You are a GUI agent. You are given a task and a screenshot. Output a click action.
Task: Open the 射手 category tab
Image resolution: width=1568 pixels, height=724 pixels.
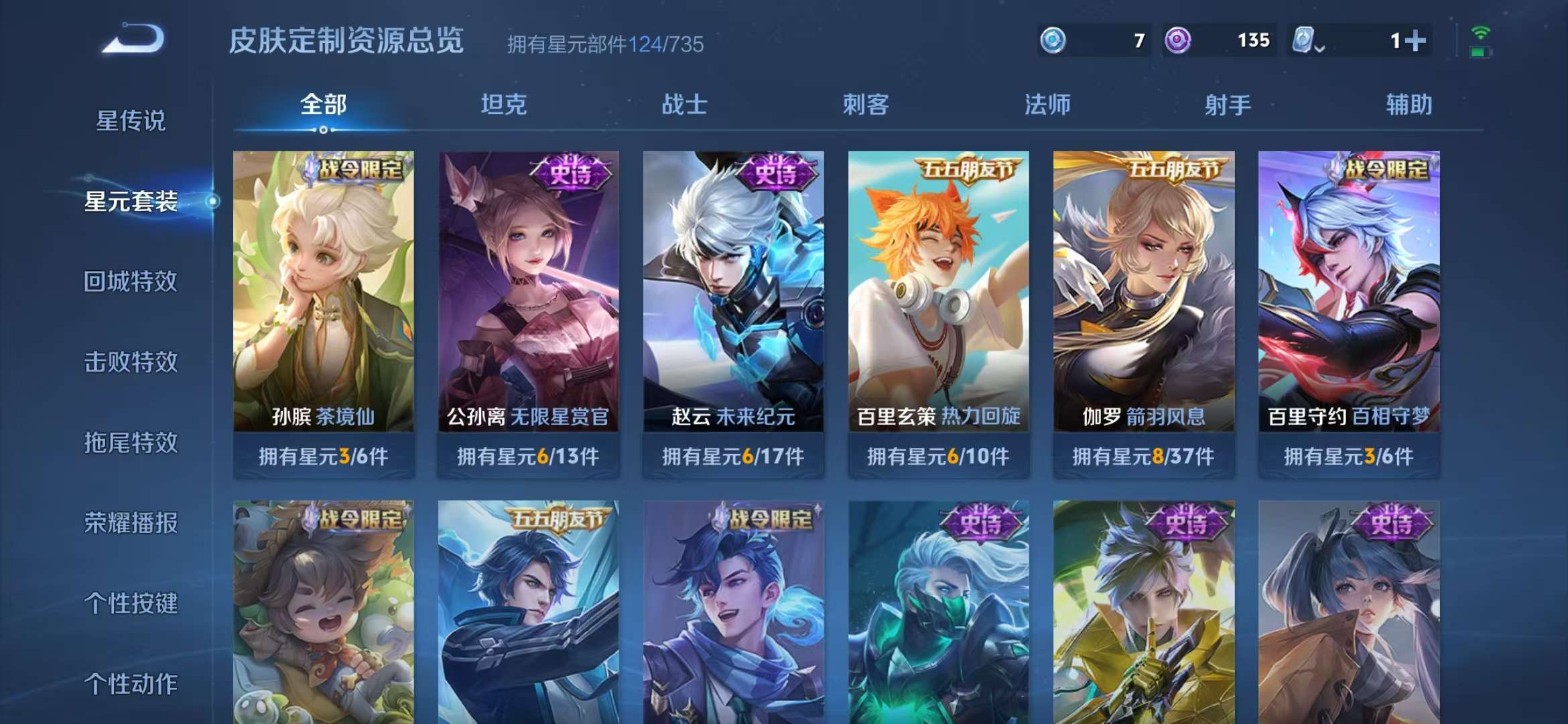coord(1228,104)
